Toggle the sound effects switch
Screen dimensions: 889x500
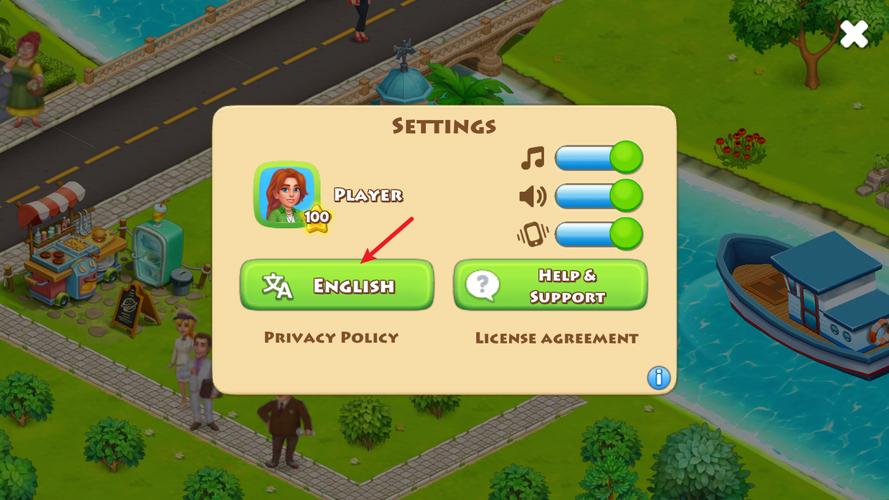point(598,196)
